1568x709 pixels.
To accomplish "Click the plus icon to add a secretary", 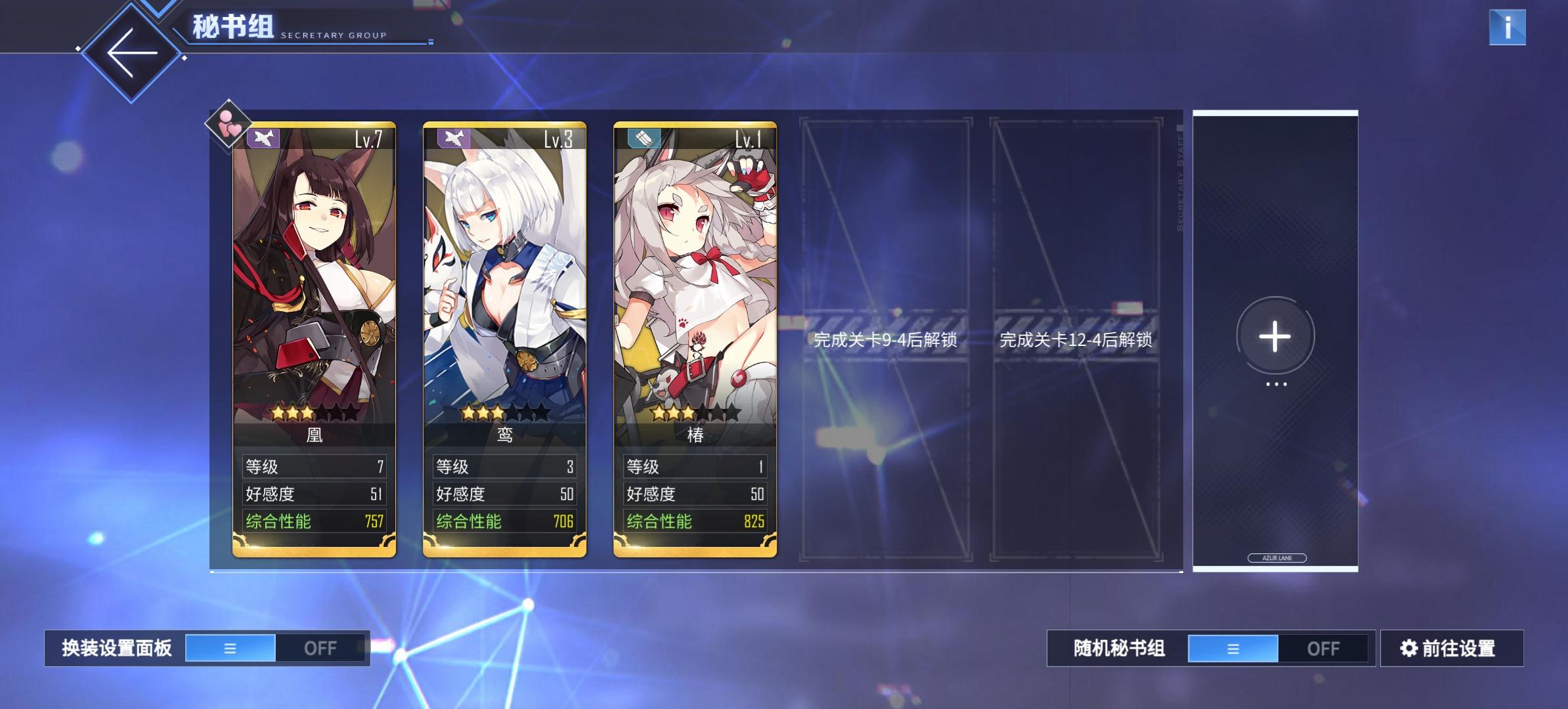I will [1273, 337].
